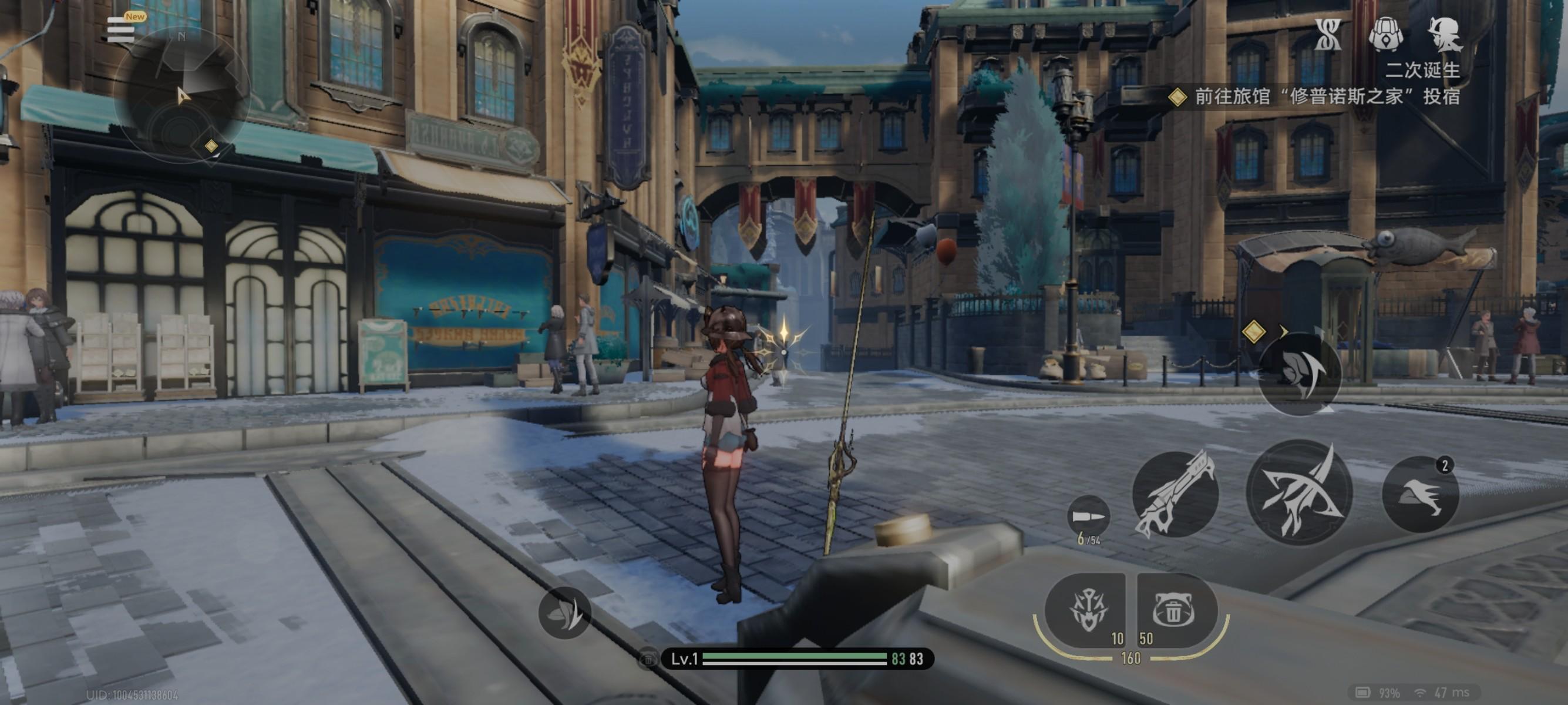The image size is (1568, 705).
Task: Tap the stylized emblem icon beside the backpack
Action: pos(1328,34)
